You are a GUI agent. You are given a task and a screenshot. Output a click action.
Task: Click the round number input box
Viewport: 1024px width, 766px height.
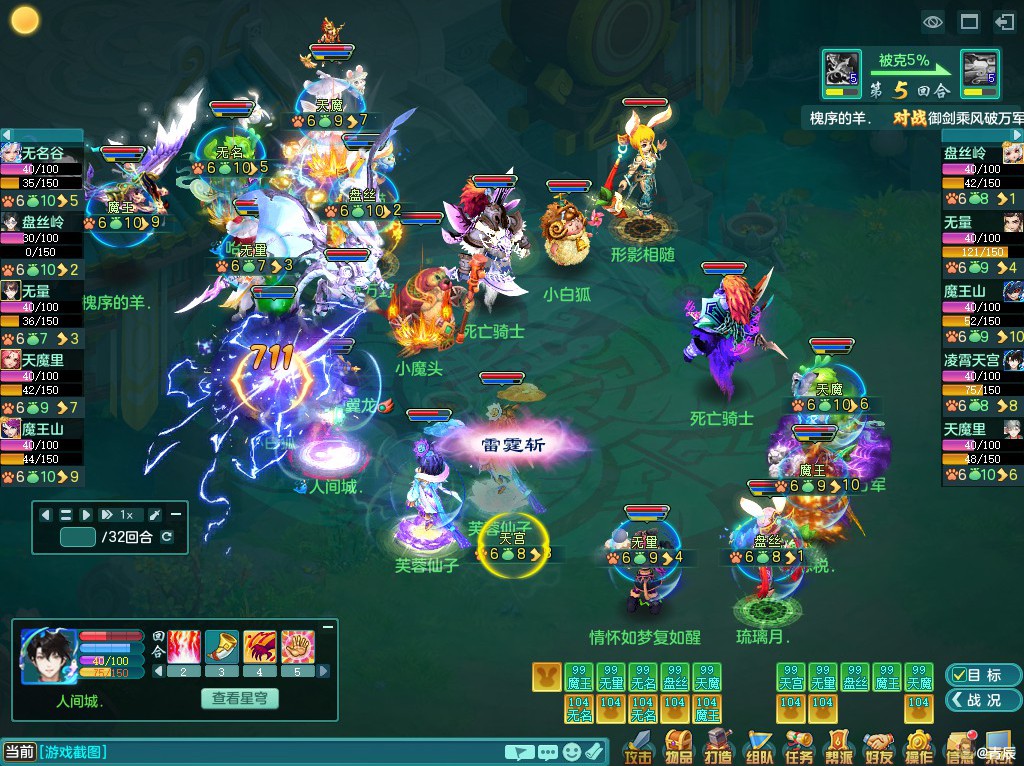[78, 537]
